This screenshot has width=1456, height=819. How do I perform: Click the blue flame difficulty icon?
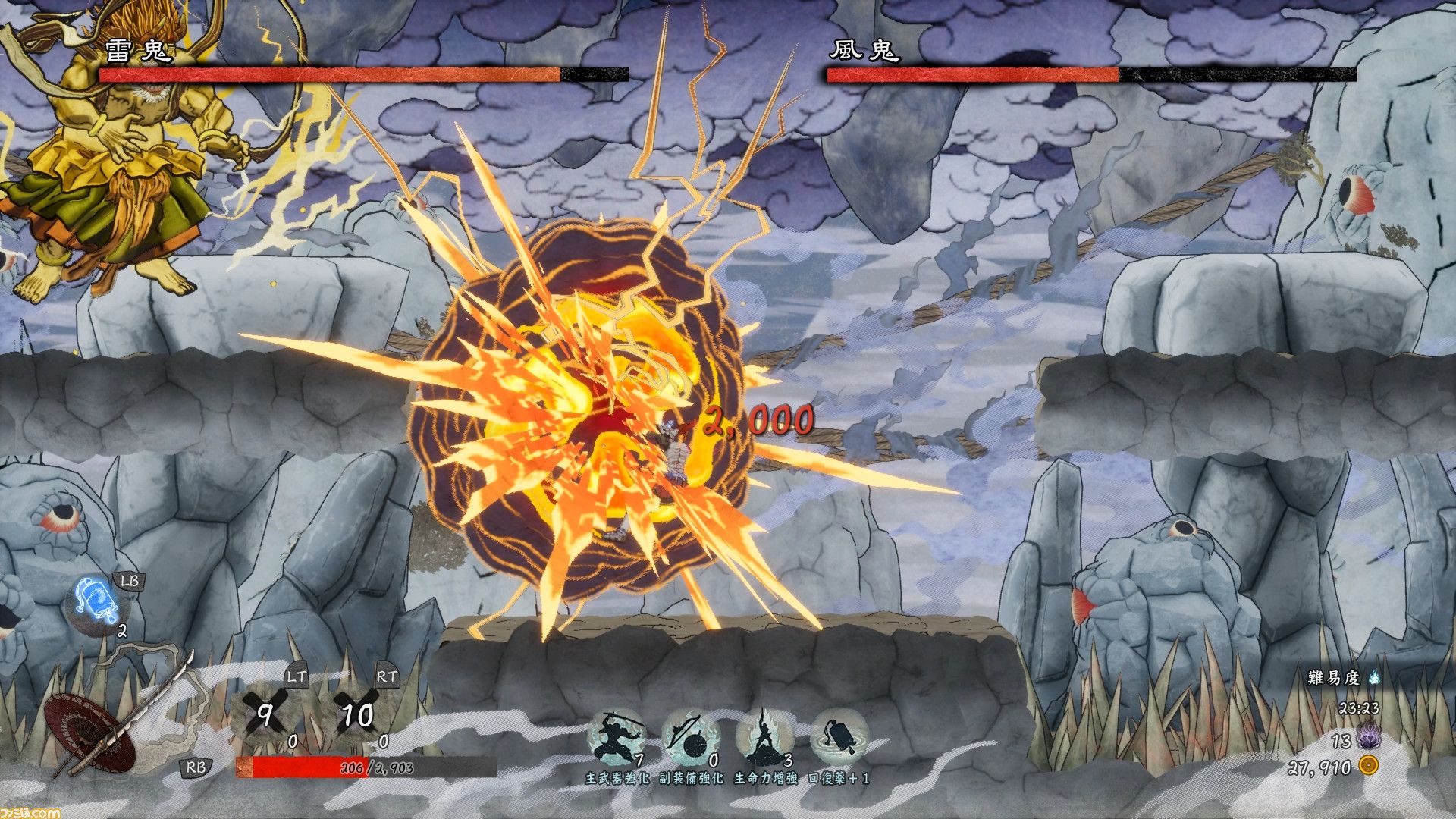[1374, 678]
